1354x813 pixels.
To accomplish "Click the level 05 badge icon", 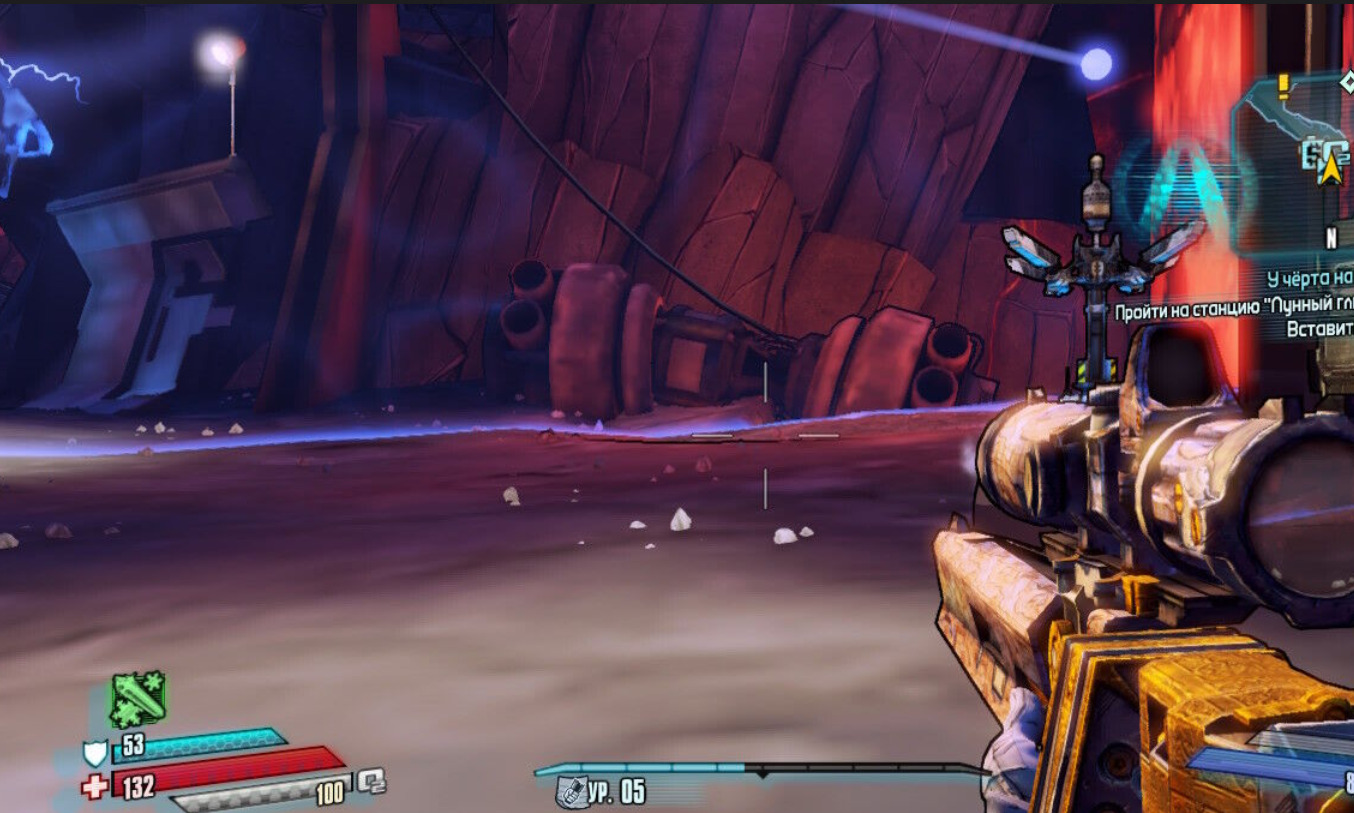I will pos(570,793).
